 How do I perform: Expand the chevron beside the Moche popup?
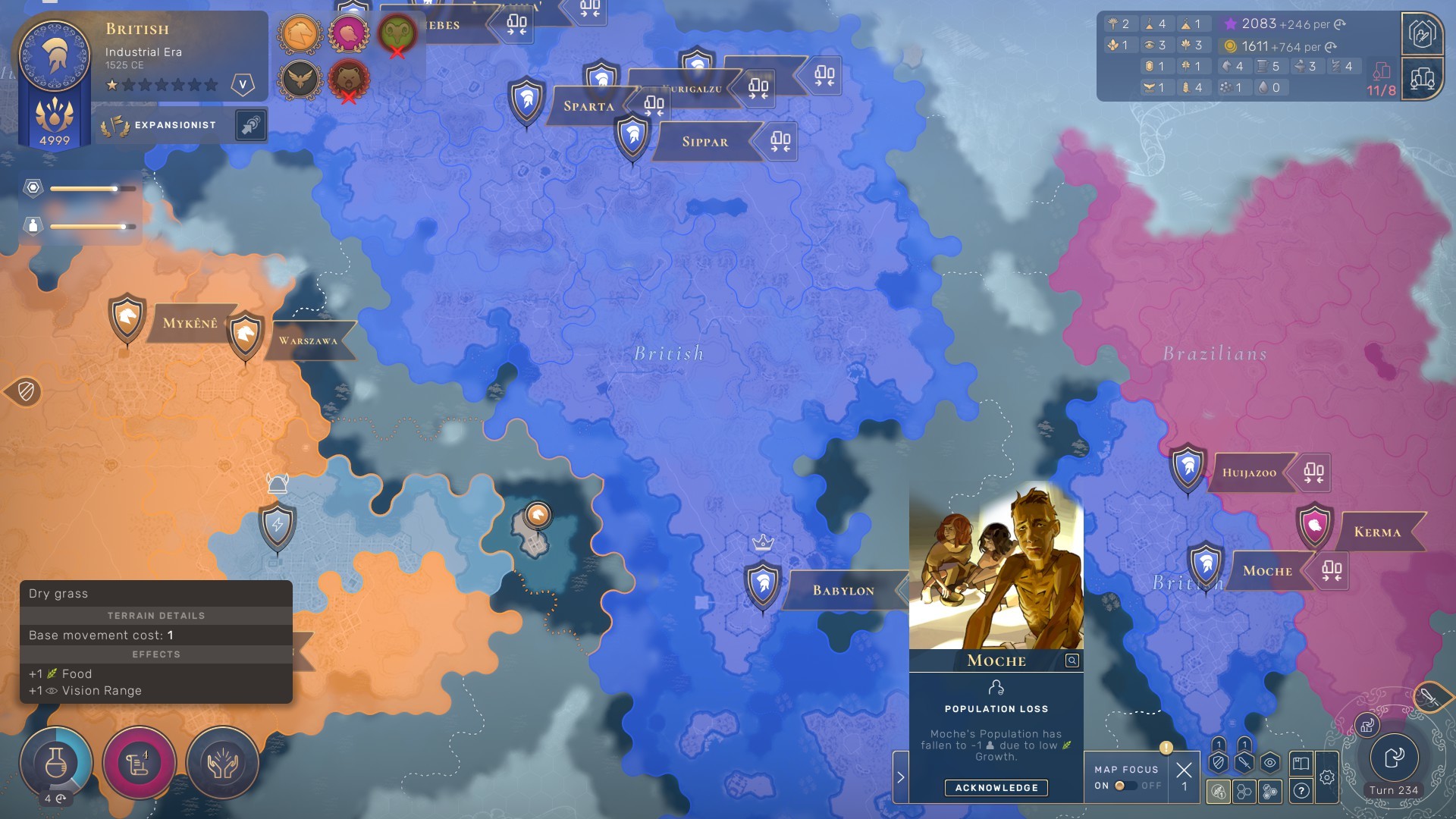(901, 777)
